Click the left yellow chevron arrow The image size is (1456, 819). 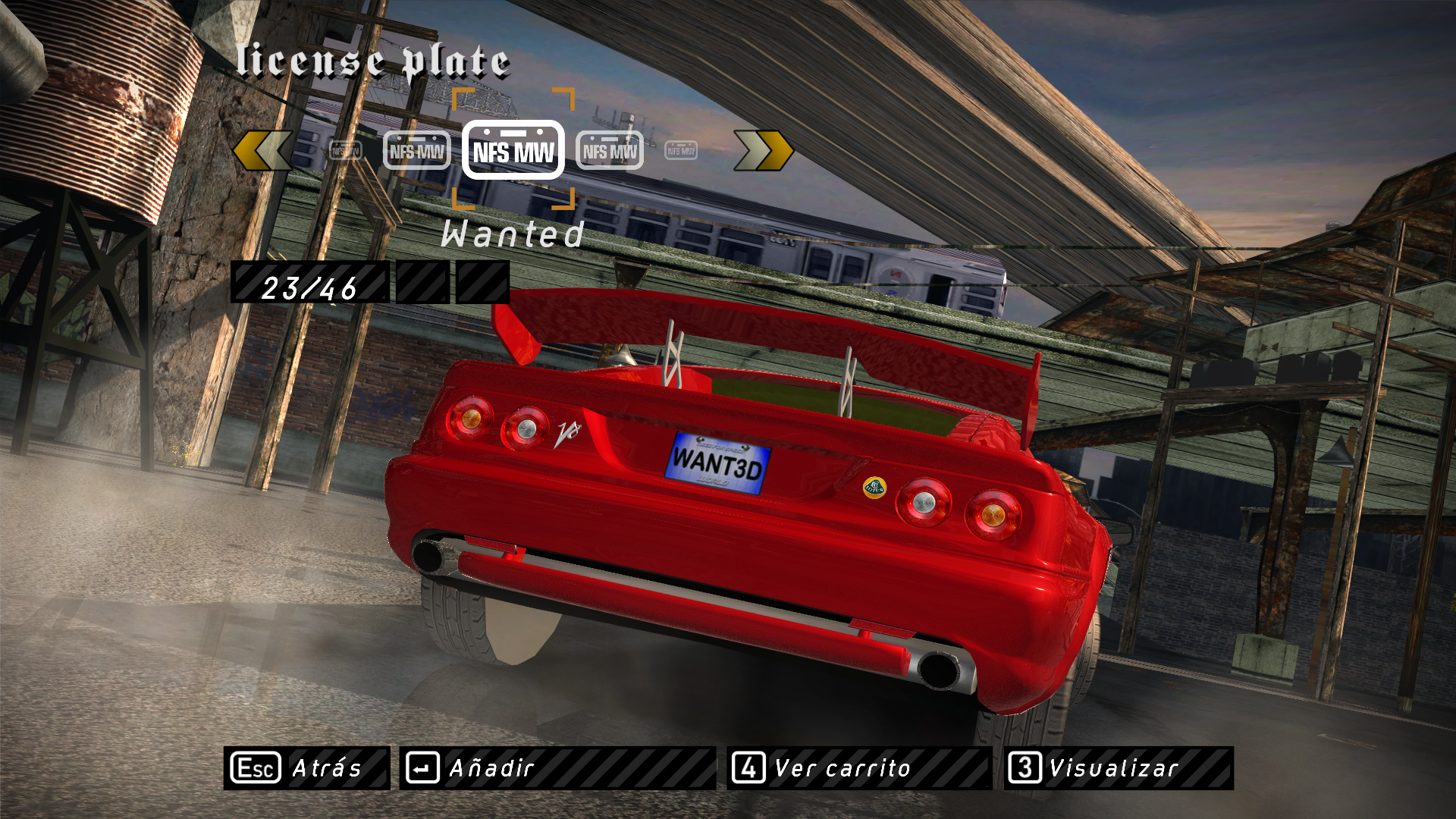click(x=262, y=150)
